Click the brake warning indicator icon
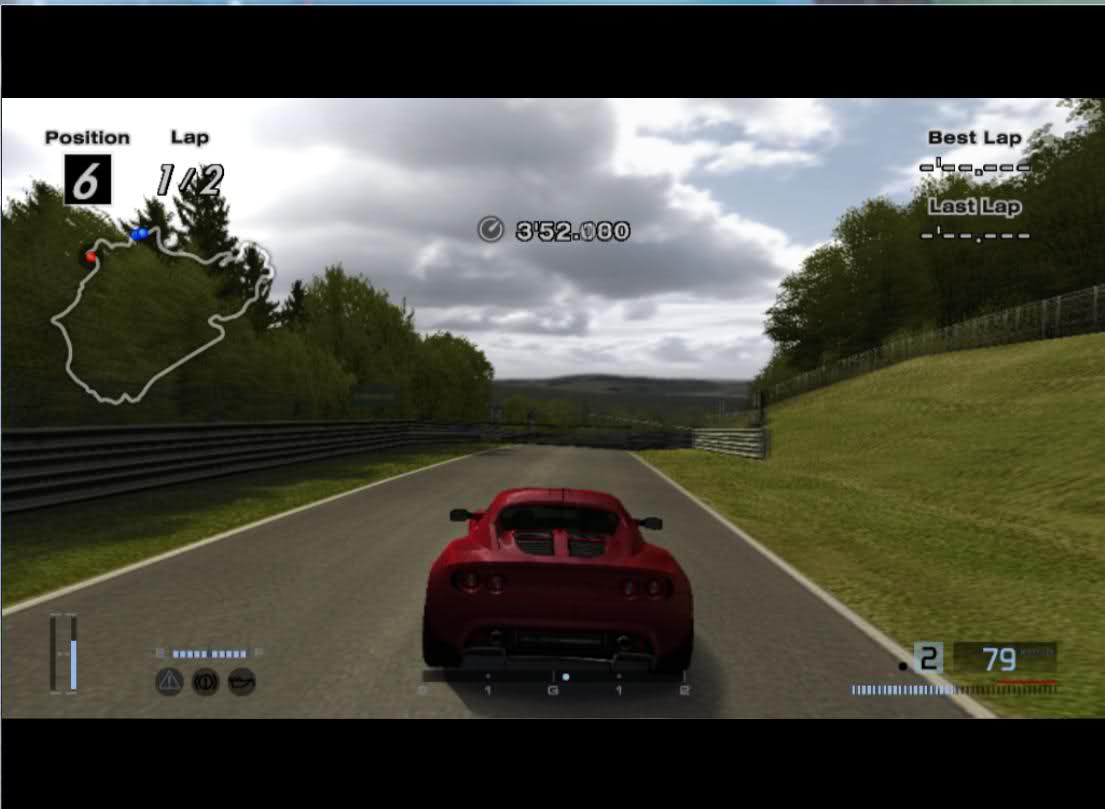Image resolution: width=1105 pixels, height=809 pixels. (205, 683)
